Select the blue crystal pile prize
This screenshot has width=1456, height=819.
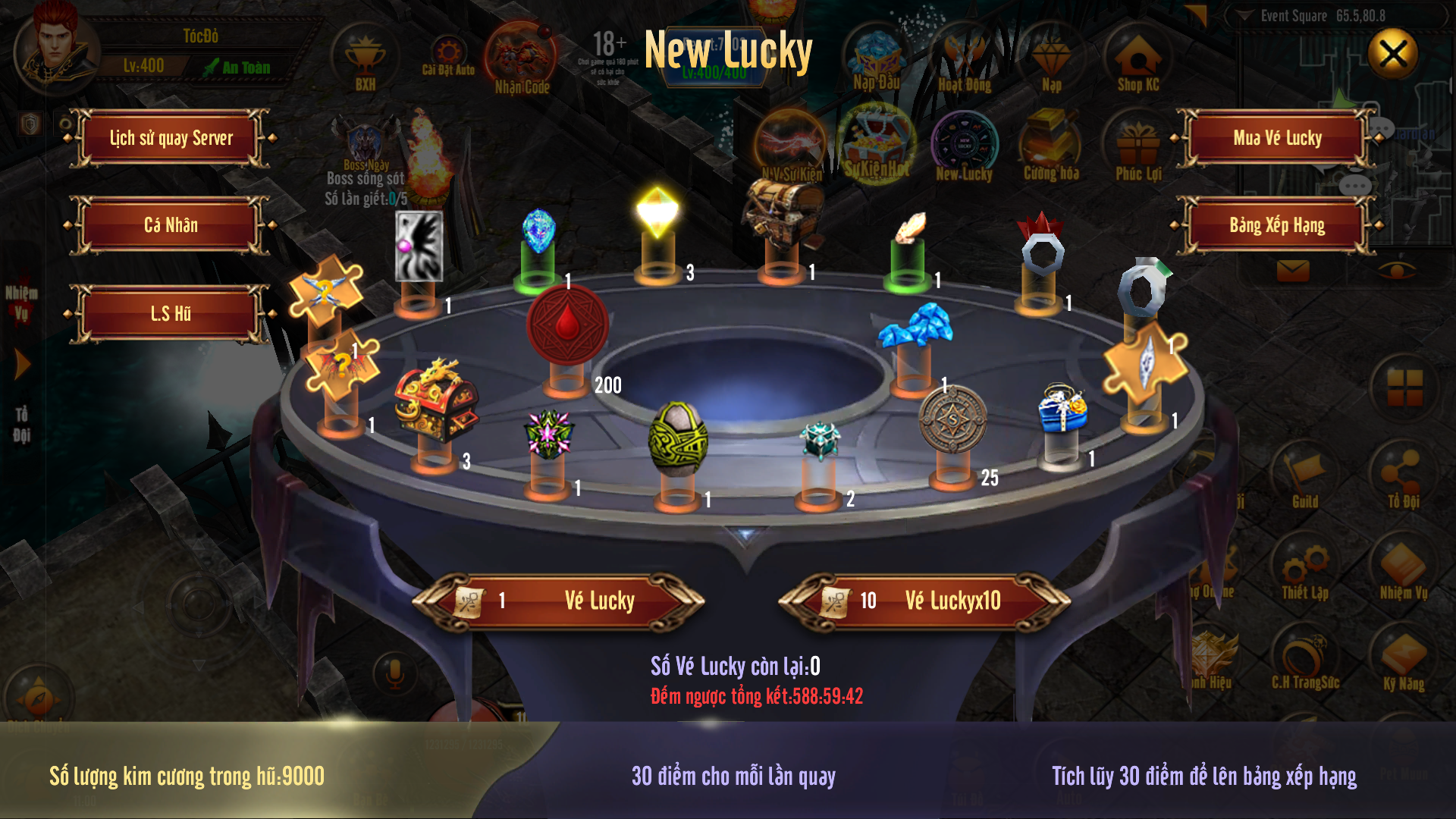(915, 326)
